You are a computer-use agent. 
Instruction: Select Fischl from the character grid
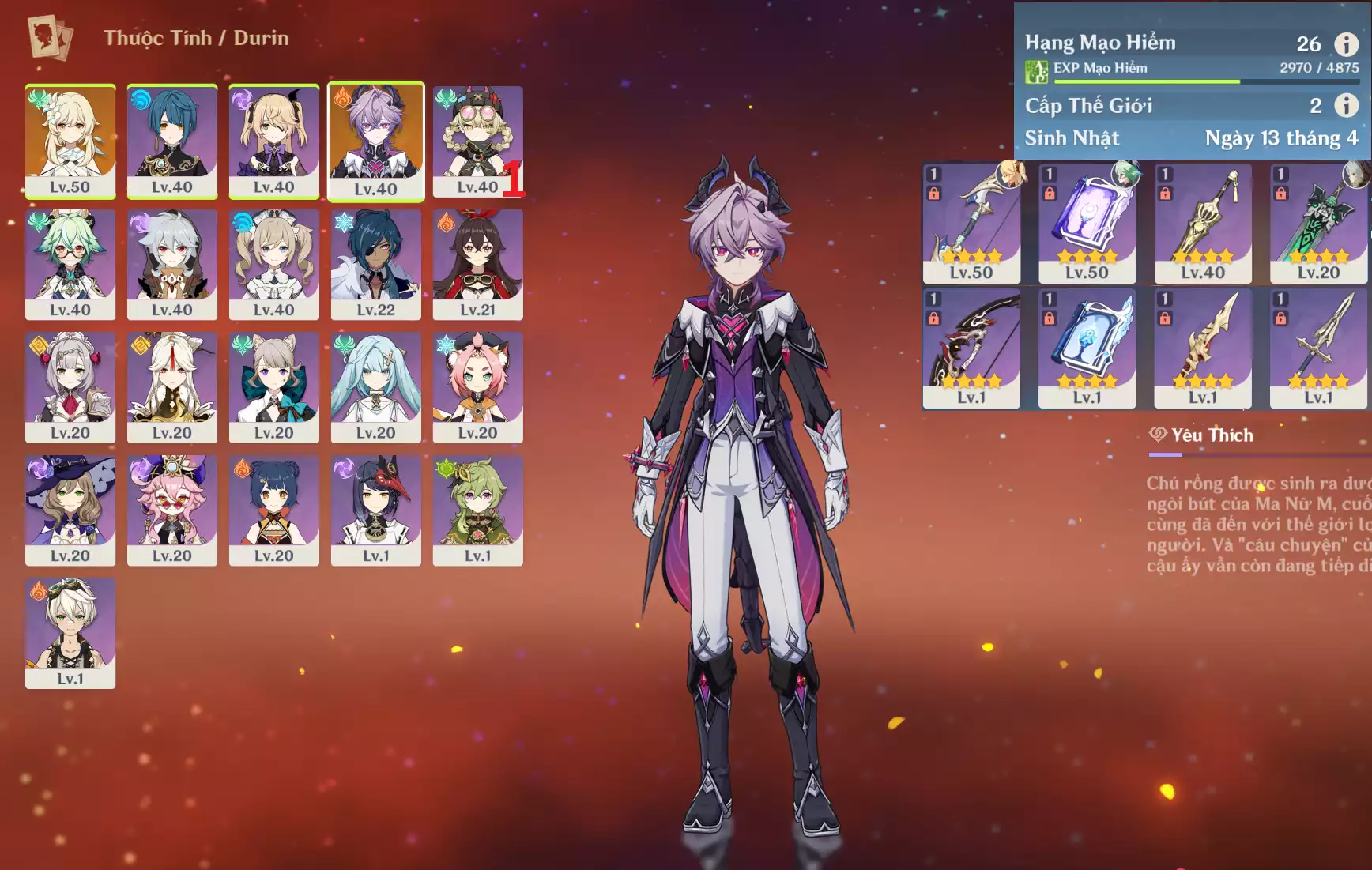point(274,141)
